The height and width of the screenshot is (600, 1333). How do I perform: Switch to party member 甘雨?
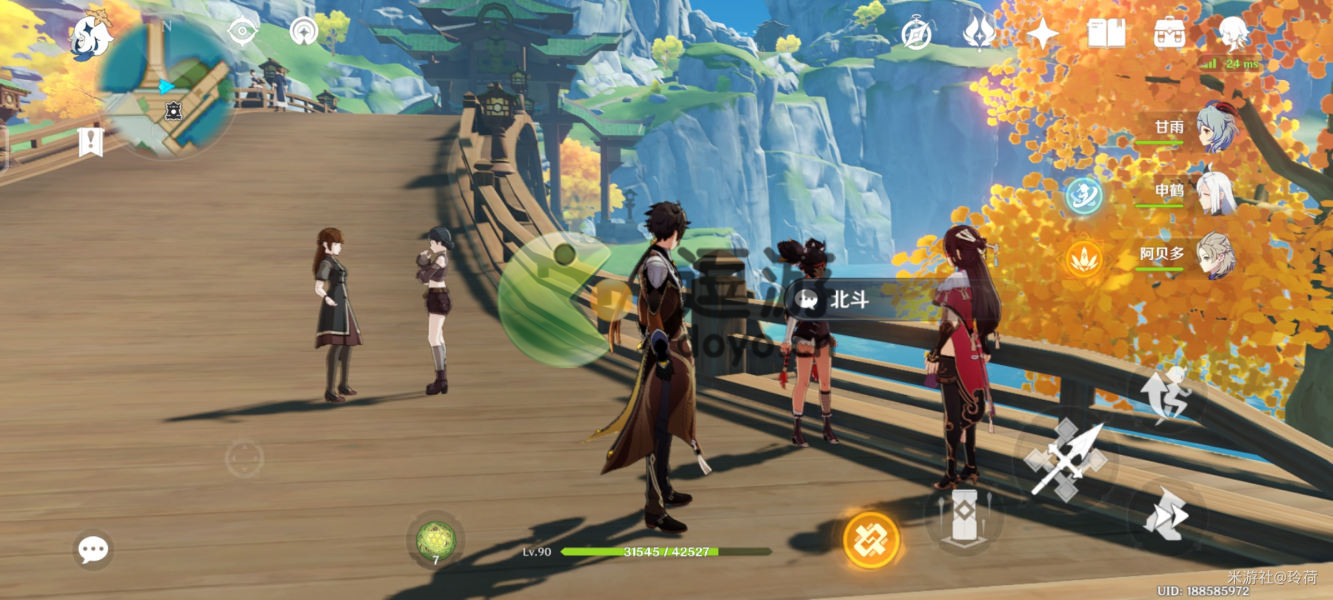tap(1216, 127)
